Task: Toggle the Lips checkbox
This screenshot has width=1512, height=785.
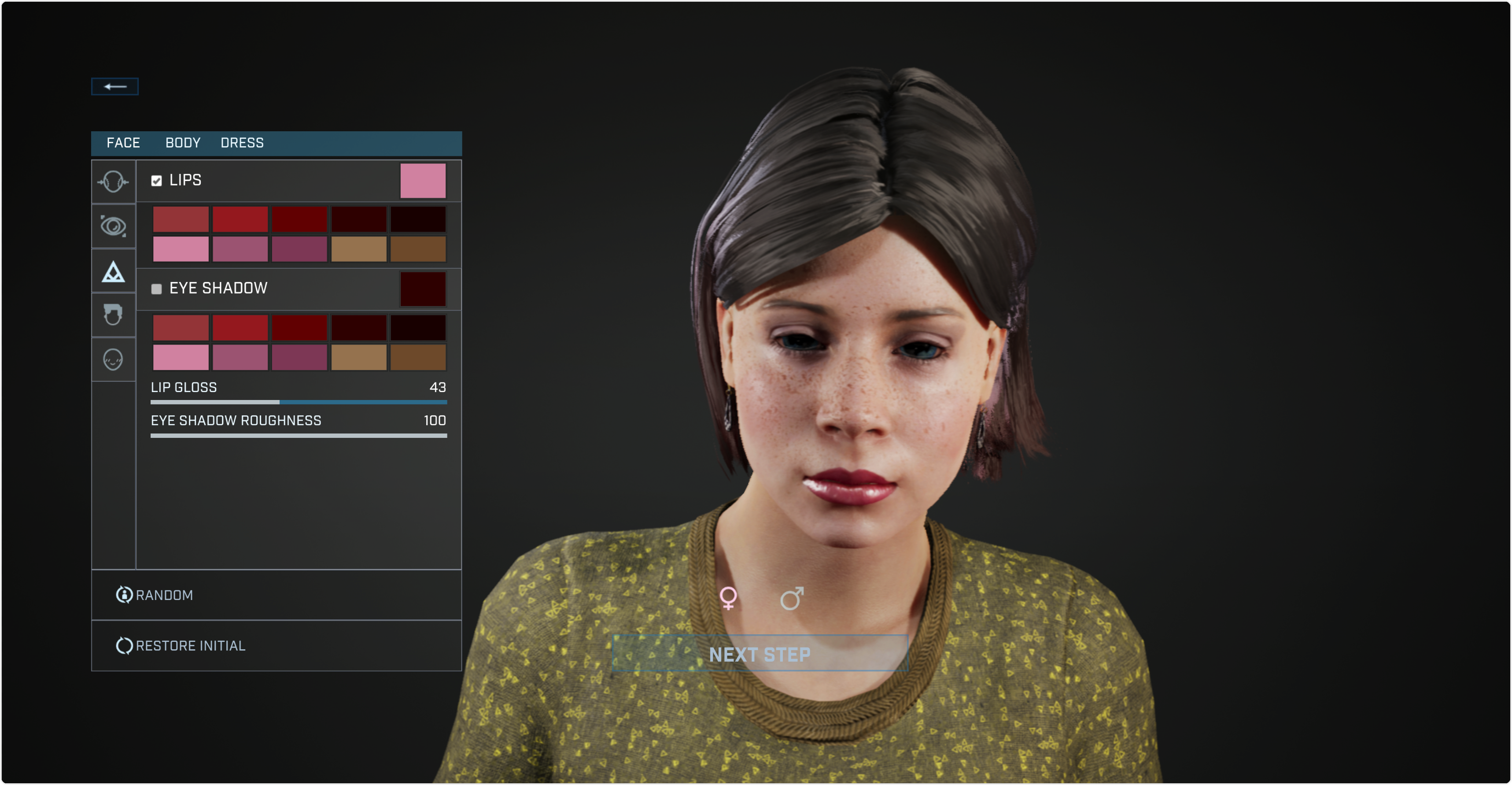Action: (156, 181)
